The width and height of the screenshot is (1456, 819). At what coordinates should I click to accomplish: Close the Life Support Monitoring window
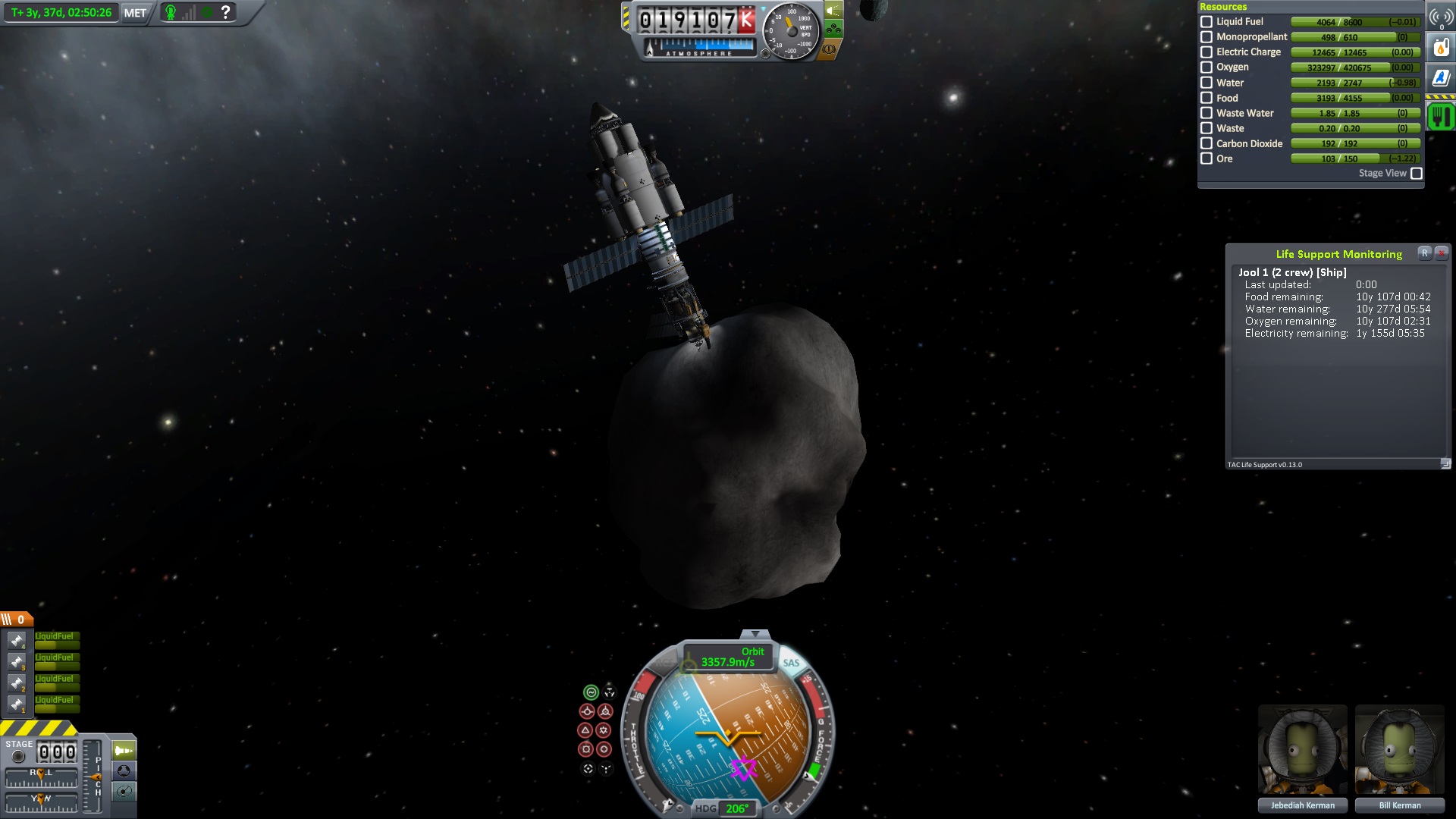click(x=1442, y=253)
